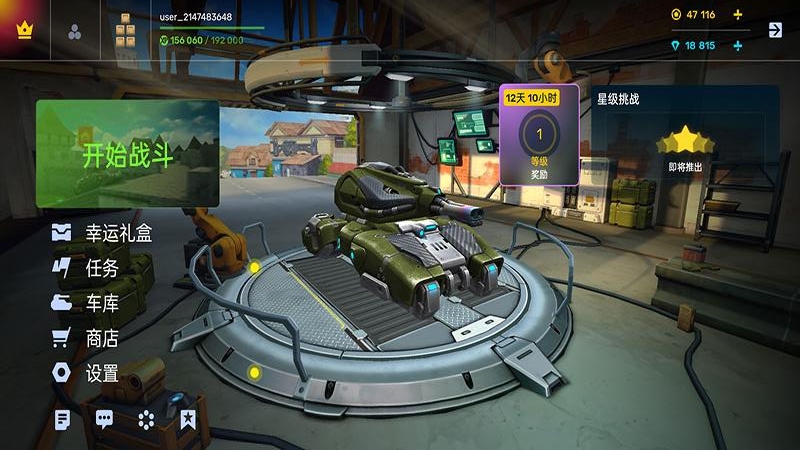This screenshot has height=450, width=800.
Task: Click the exit arrow icon
Action: [775, 30]
